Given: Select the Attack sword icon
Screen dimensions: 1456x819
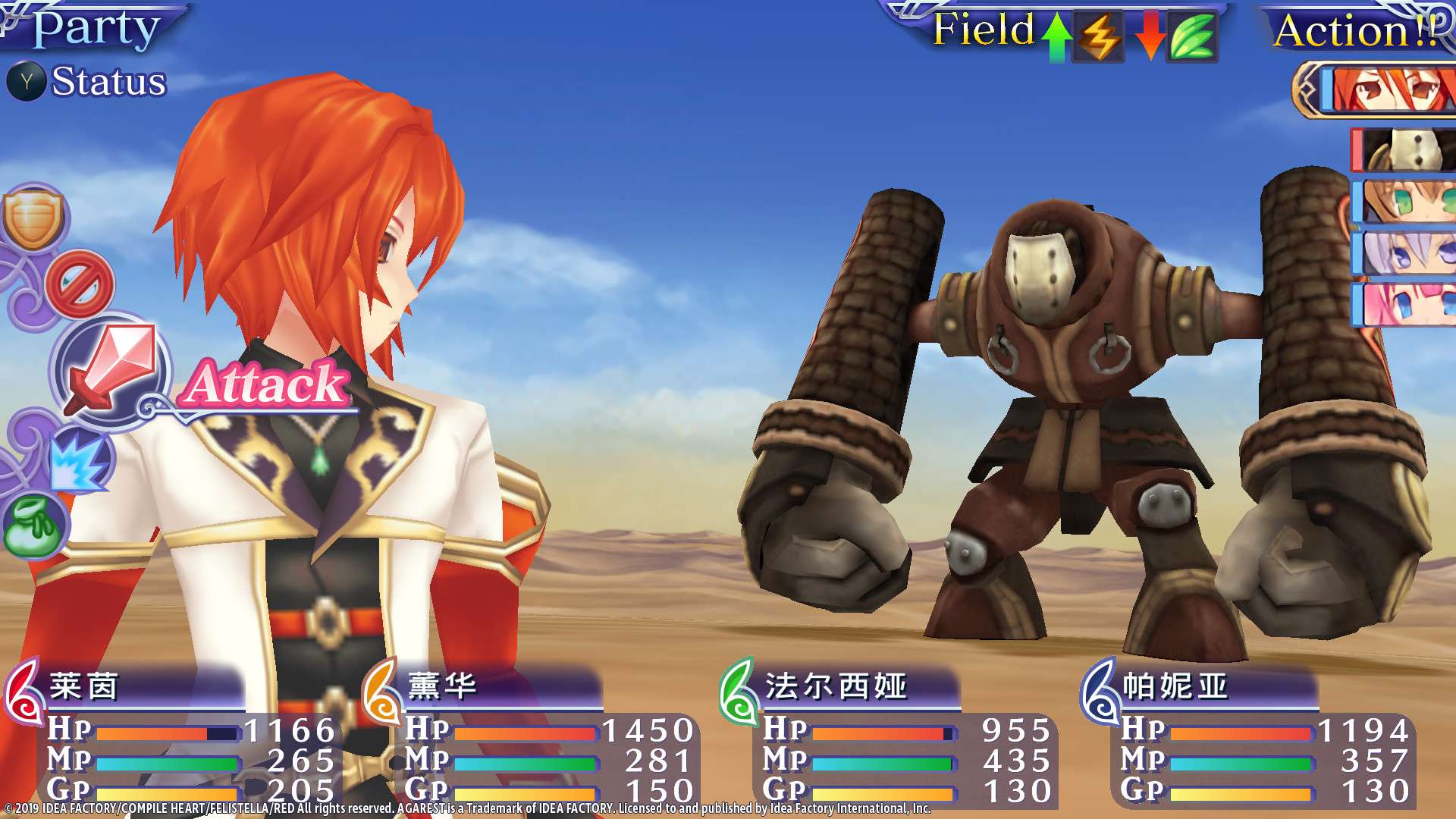Looking at the screenshot, I should (x=108, y=369).
